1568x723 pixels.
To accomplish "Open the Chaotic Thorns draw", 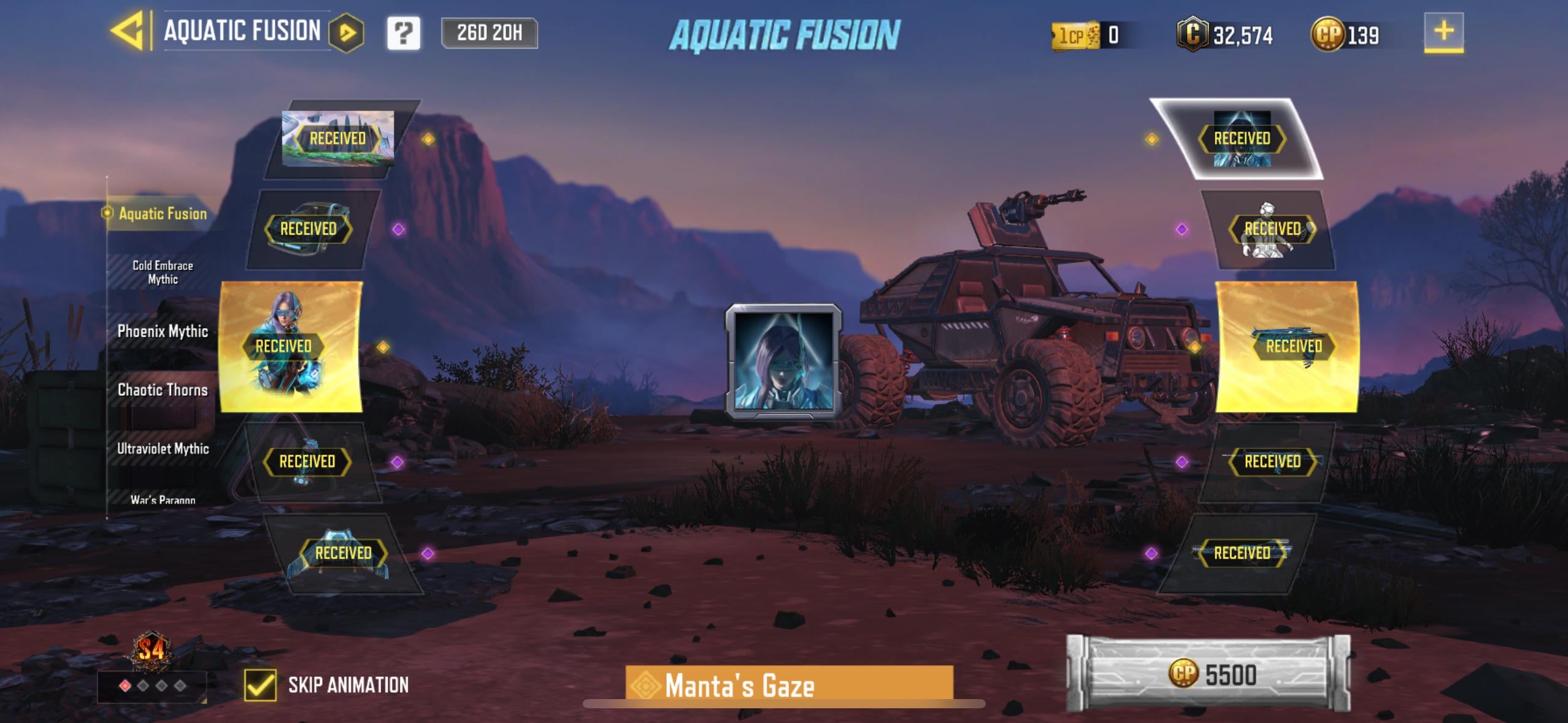I will tap(163, 390).
